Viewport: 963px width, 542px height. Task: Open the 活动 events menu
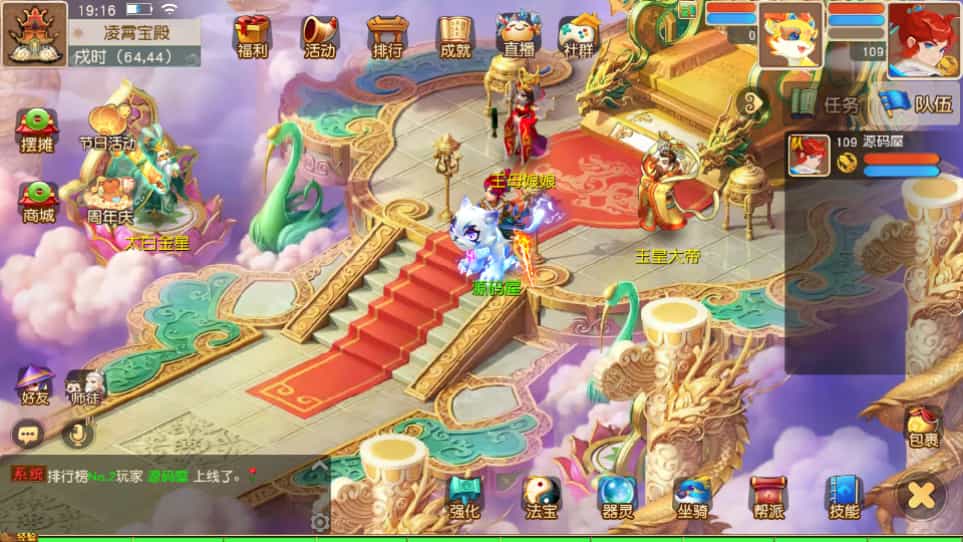320,36
